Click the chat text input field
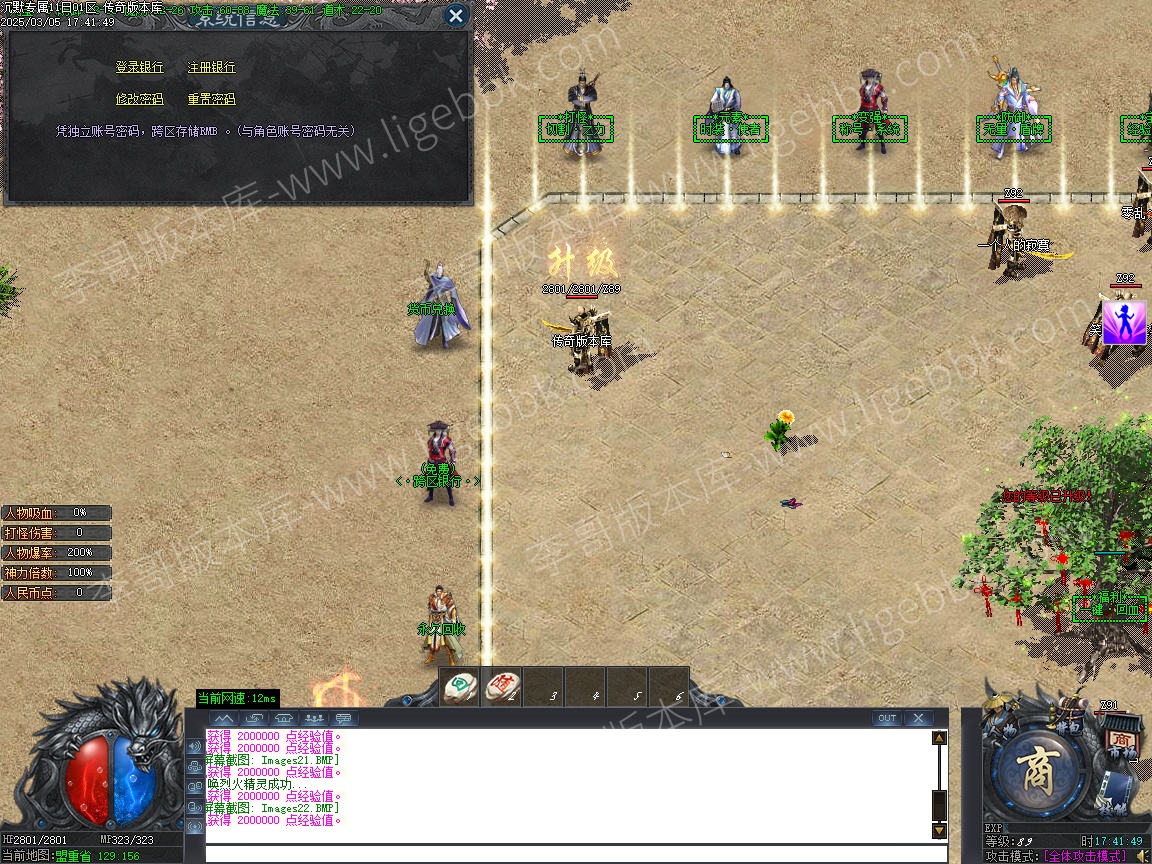 click(575, 854)
